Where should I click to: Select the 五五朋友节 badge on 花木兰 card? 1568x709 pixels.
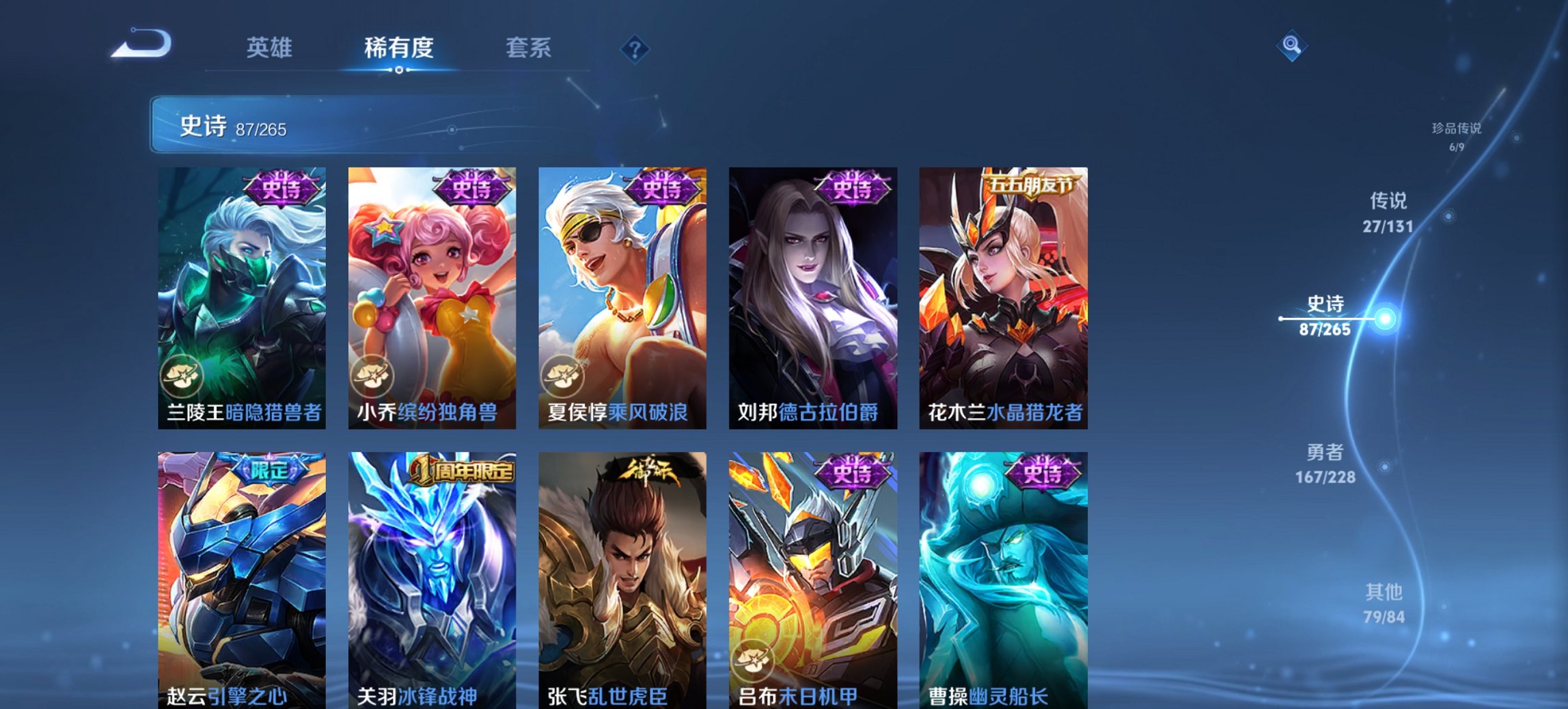[x=1034, y=185]
